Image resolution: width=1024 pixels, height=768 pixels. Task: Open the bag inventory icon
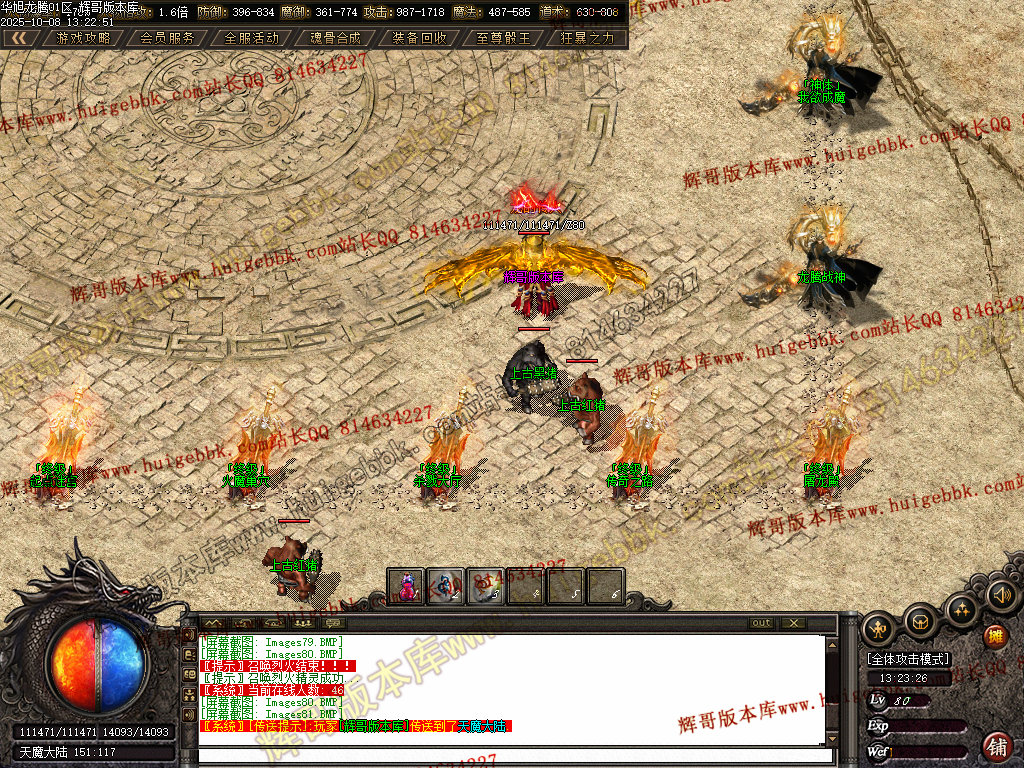coord(921,623)
